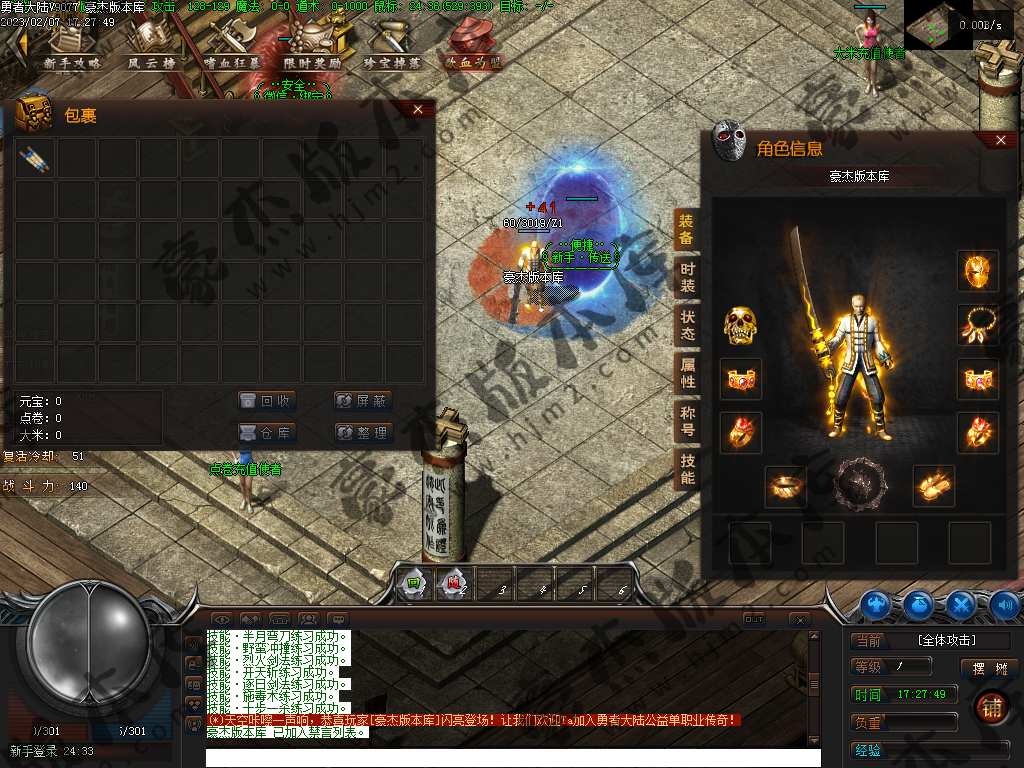
Task: Select the golden skull equipment slot
Action: [741, 325]
